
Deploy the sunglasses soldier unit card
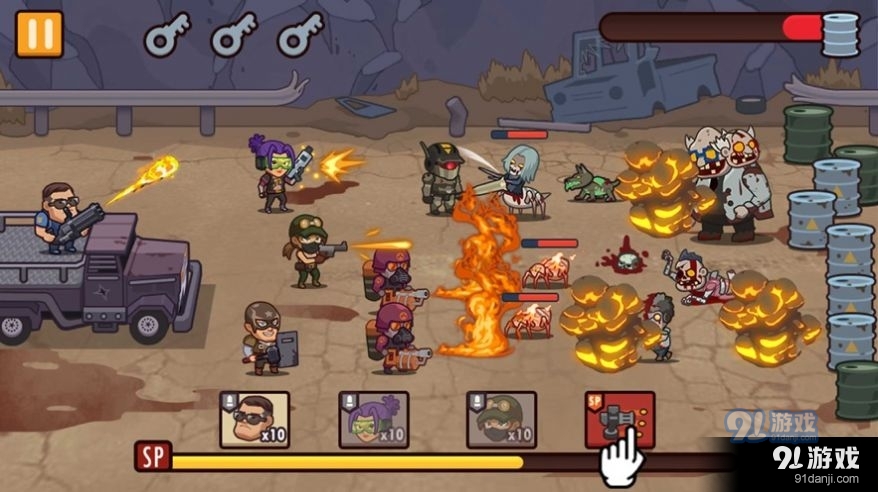[254, 419]
